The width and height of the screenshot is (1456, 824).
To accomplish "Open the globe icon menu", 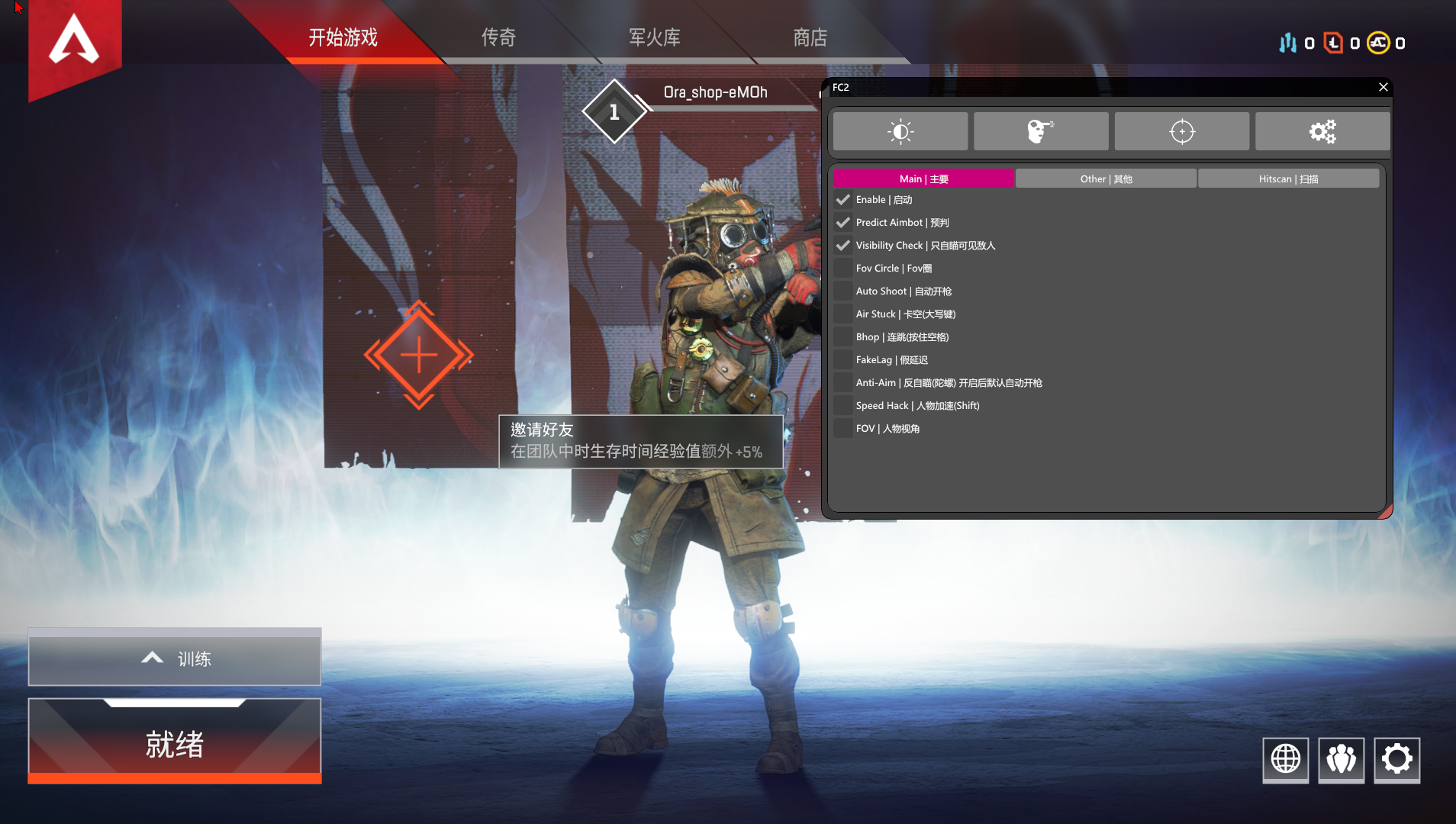I will tap(1285, 759).
